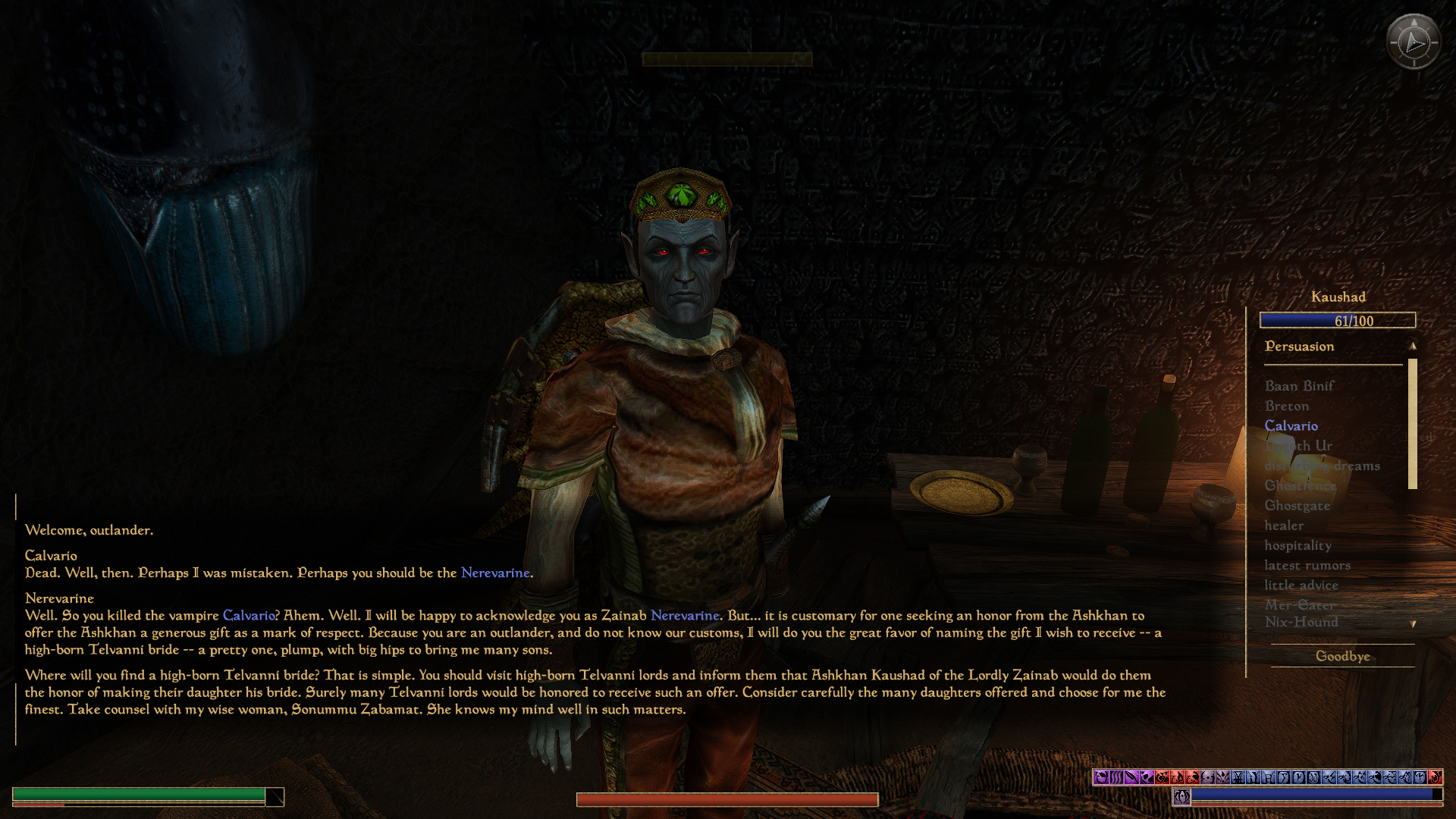1456x819 pixels.
Task: Open the Persuasion option
Action: click(x=1299, y=347)
